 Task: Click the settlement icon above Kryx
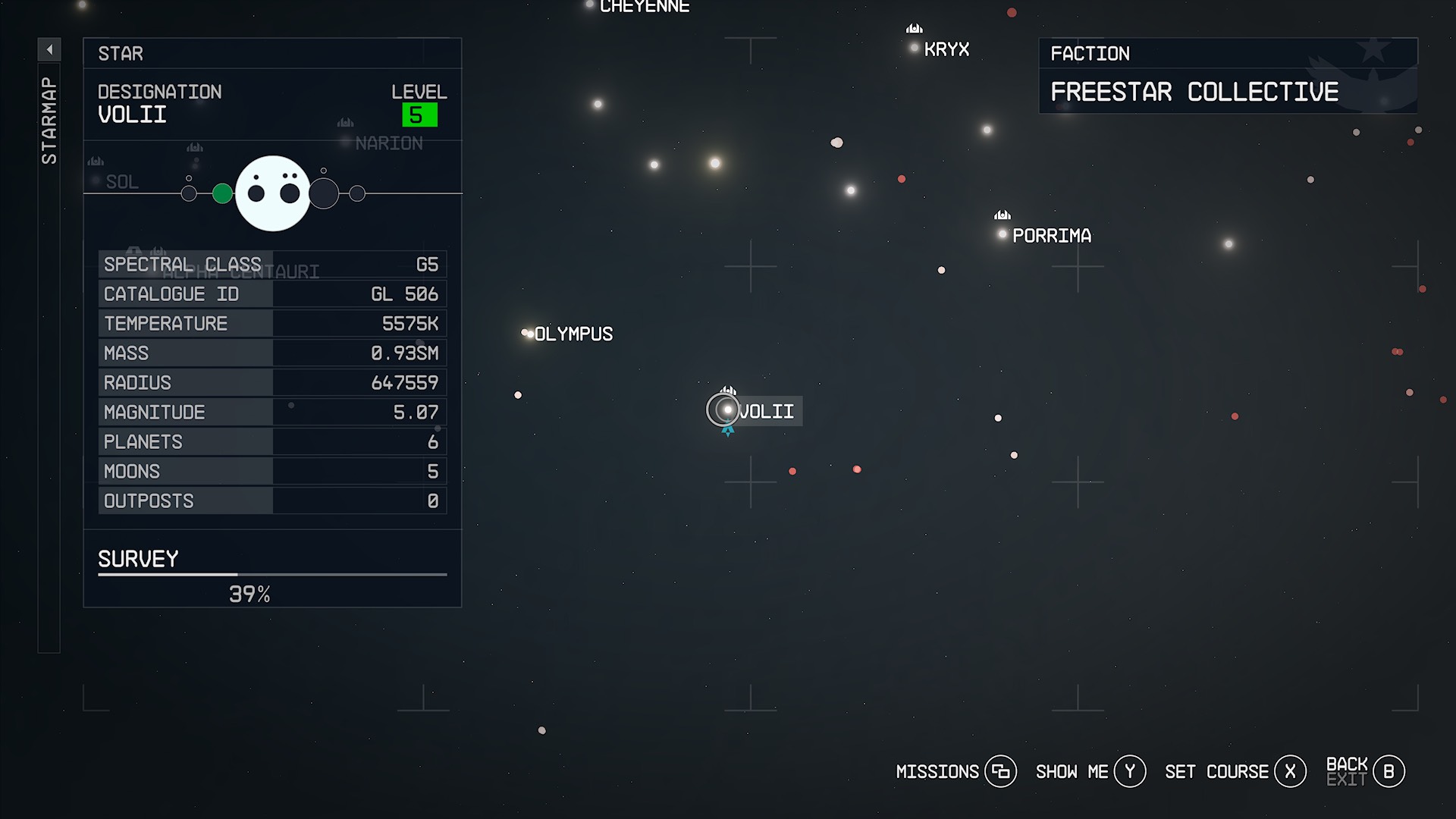[912, 29]
